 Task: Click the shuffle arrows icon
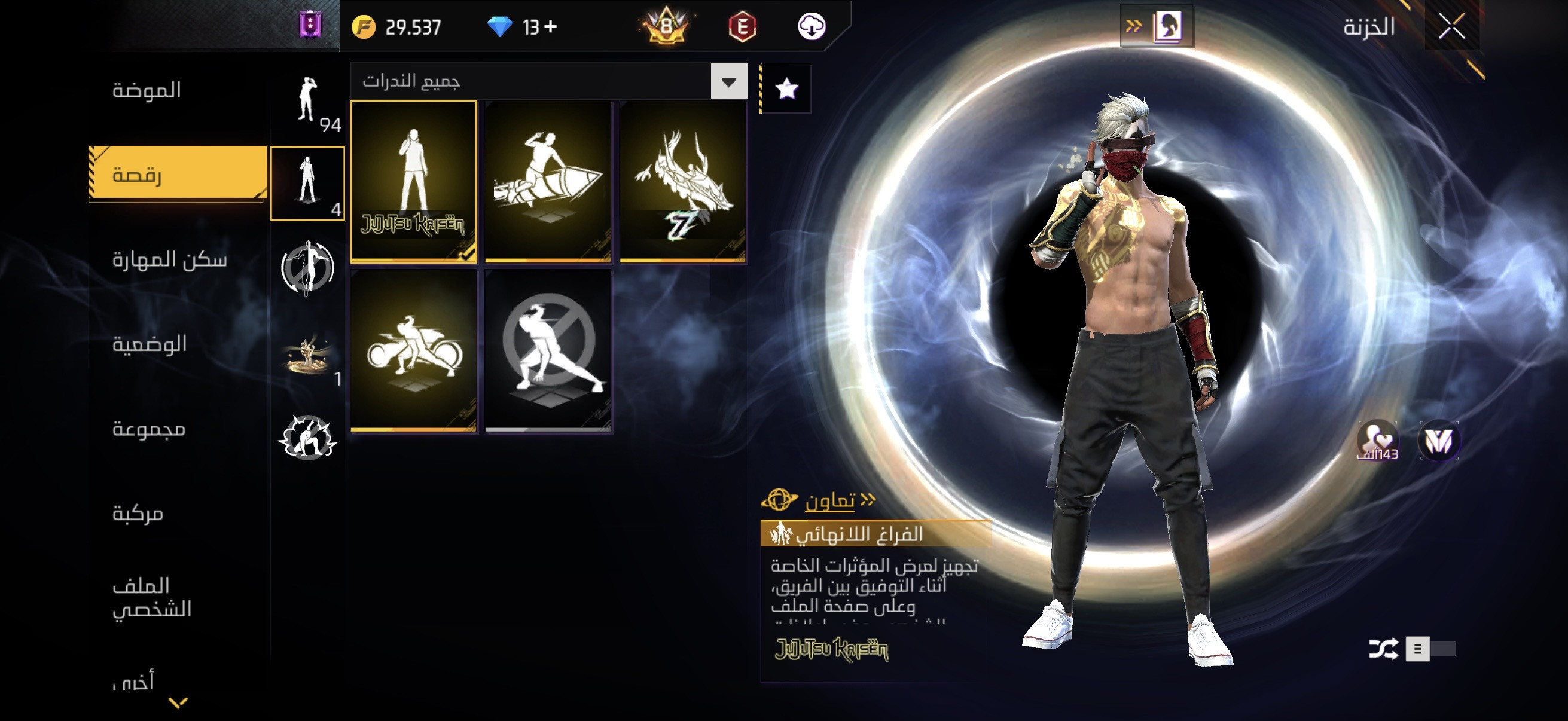click(x=1383, y=649)
